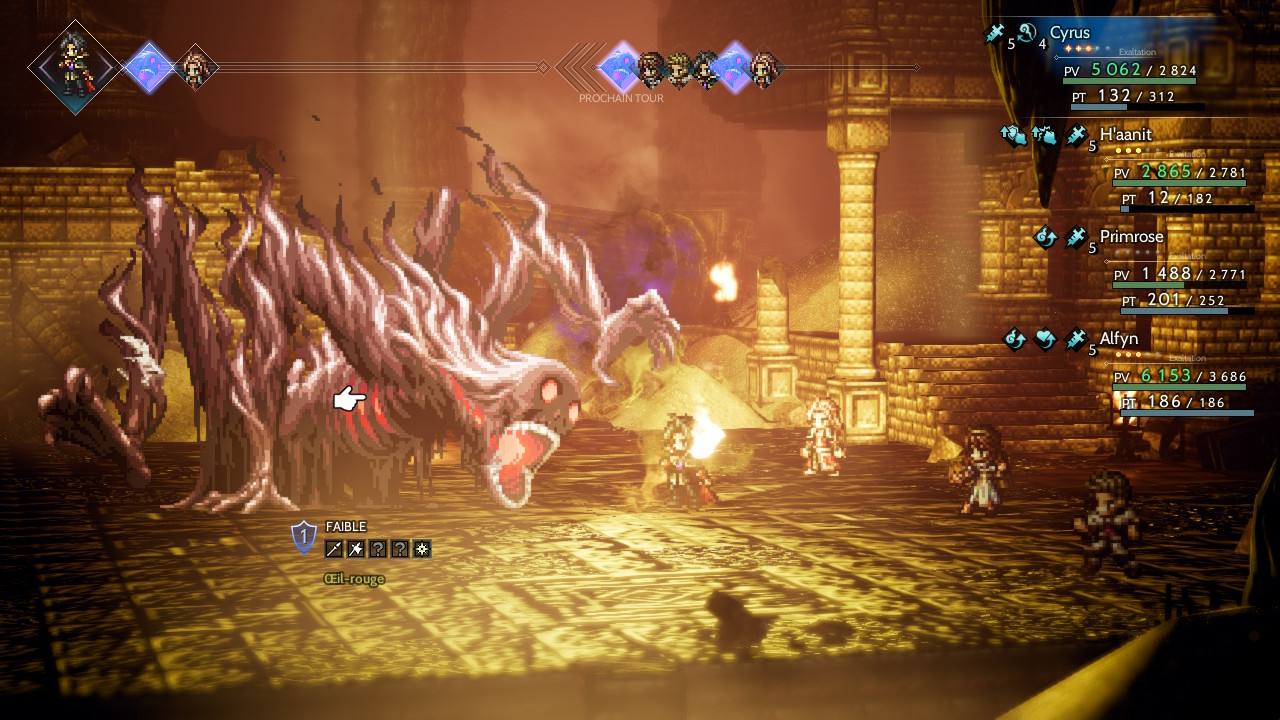
Task: Click the light element weakness icon
Action: coord(422,549)
